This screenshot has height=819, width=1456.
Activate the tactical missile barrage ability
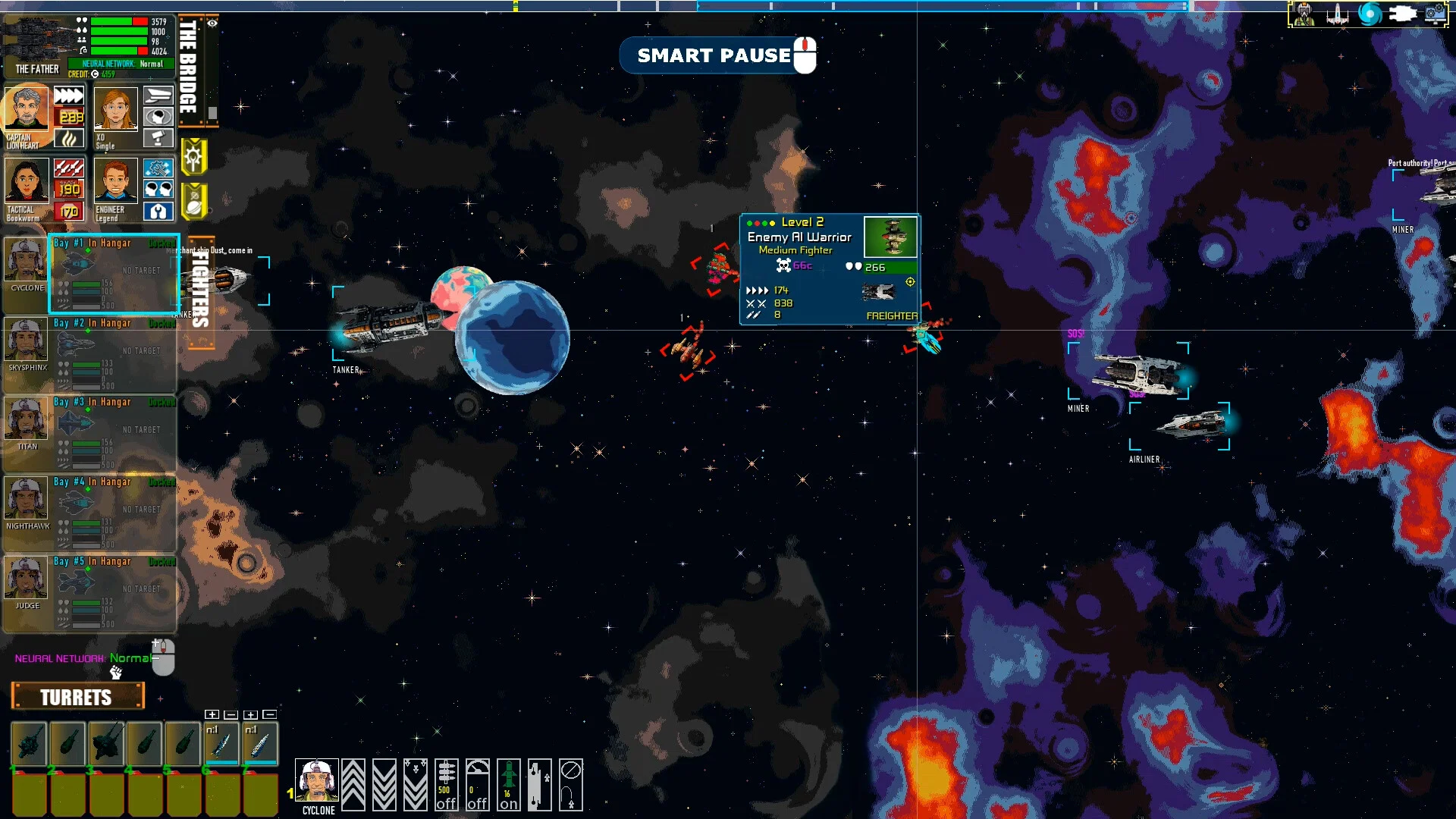pos(68,168)
